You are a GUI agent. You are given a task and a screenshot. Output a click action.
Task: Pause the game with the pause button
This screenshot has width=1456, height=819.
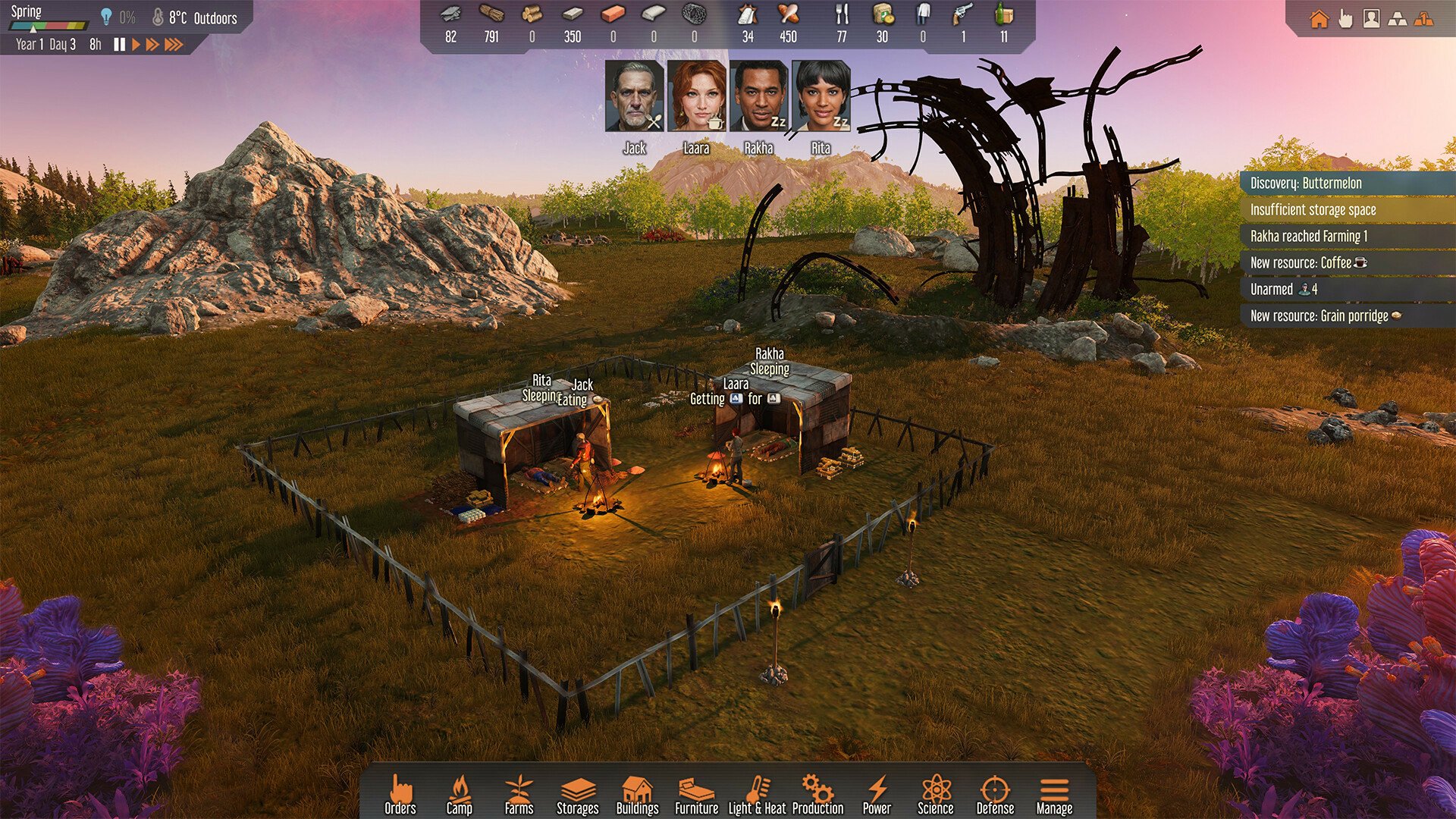coord(120,44)
